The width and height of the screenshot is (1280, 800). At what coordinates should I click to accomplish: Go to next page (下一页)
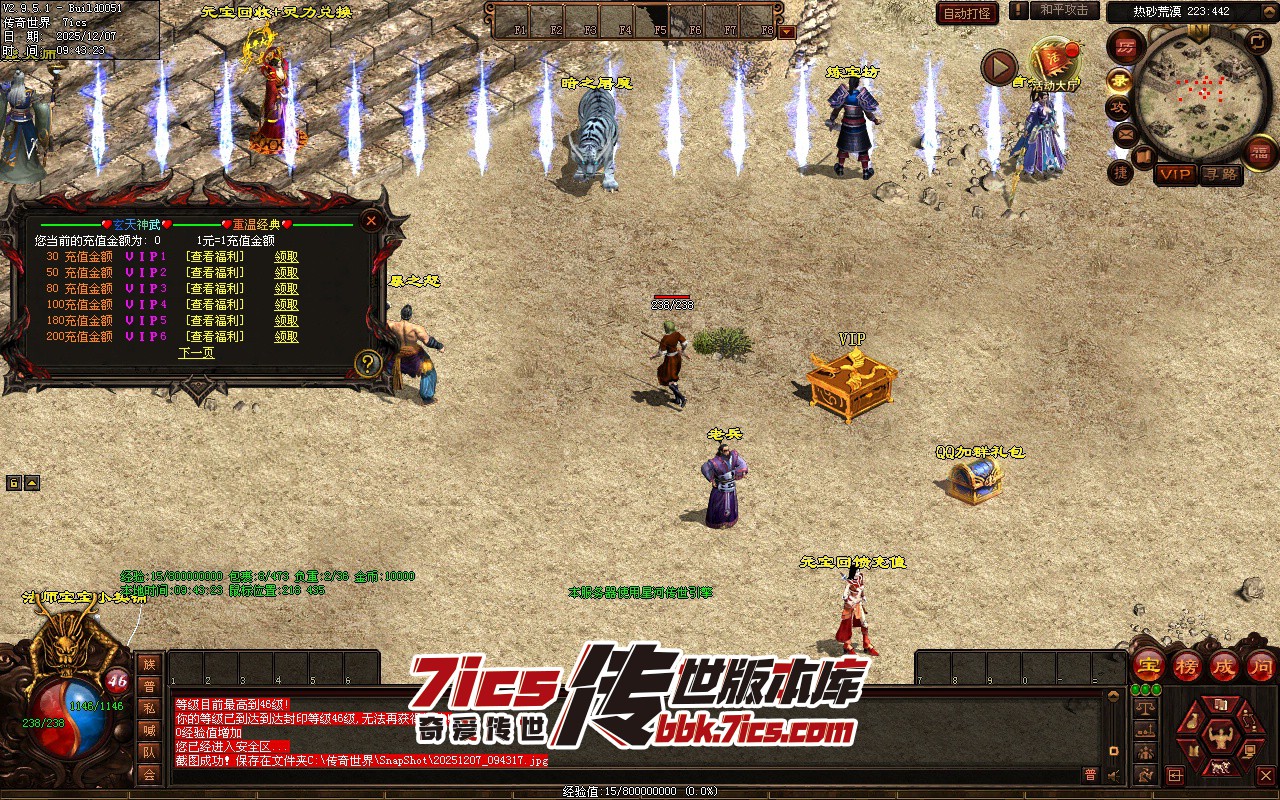coord(196,353)
